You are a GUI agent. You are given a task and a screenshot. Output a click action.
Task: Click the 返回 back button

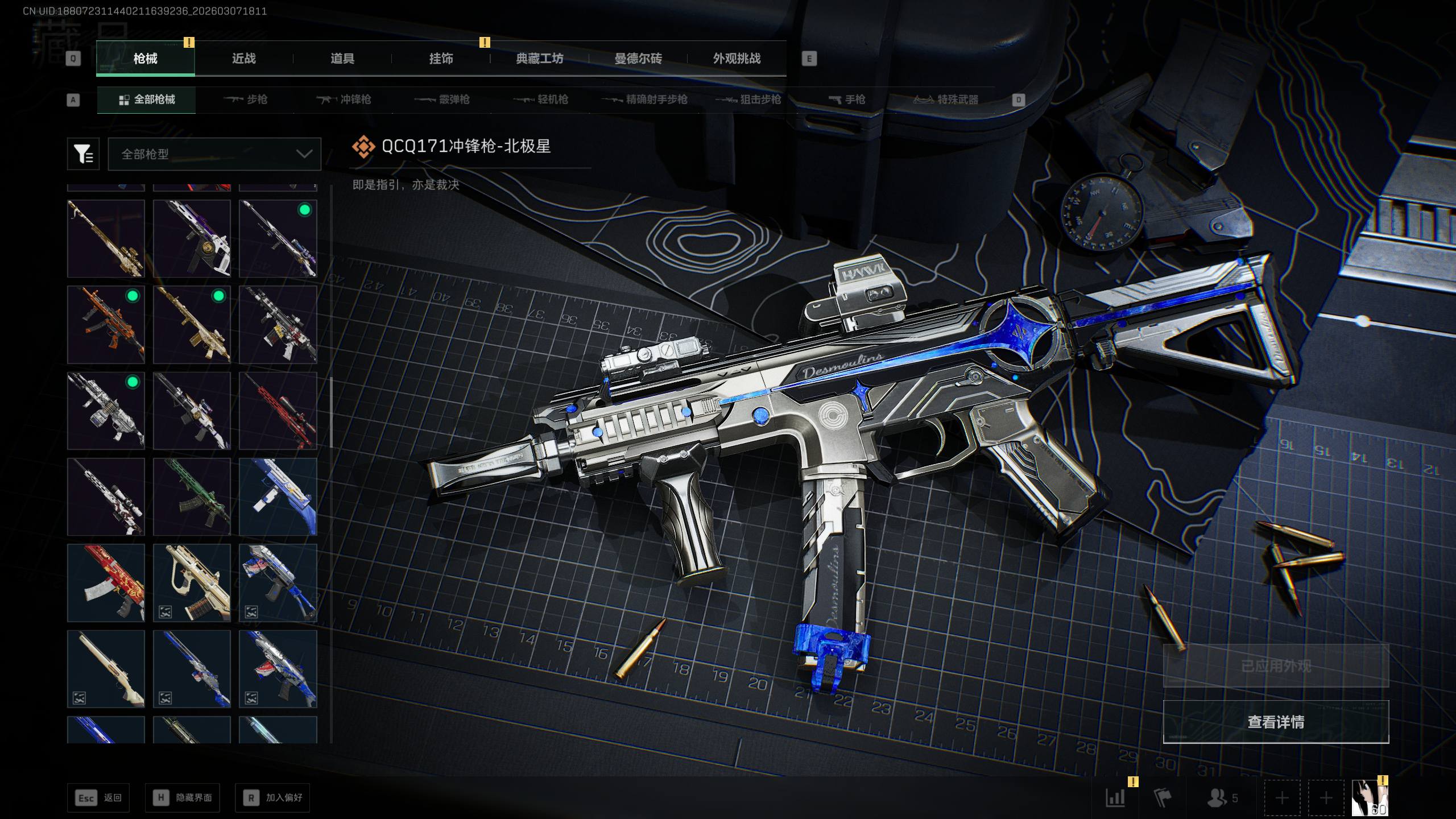[x=98, y=798]
